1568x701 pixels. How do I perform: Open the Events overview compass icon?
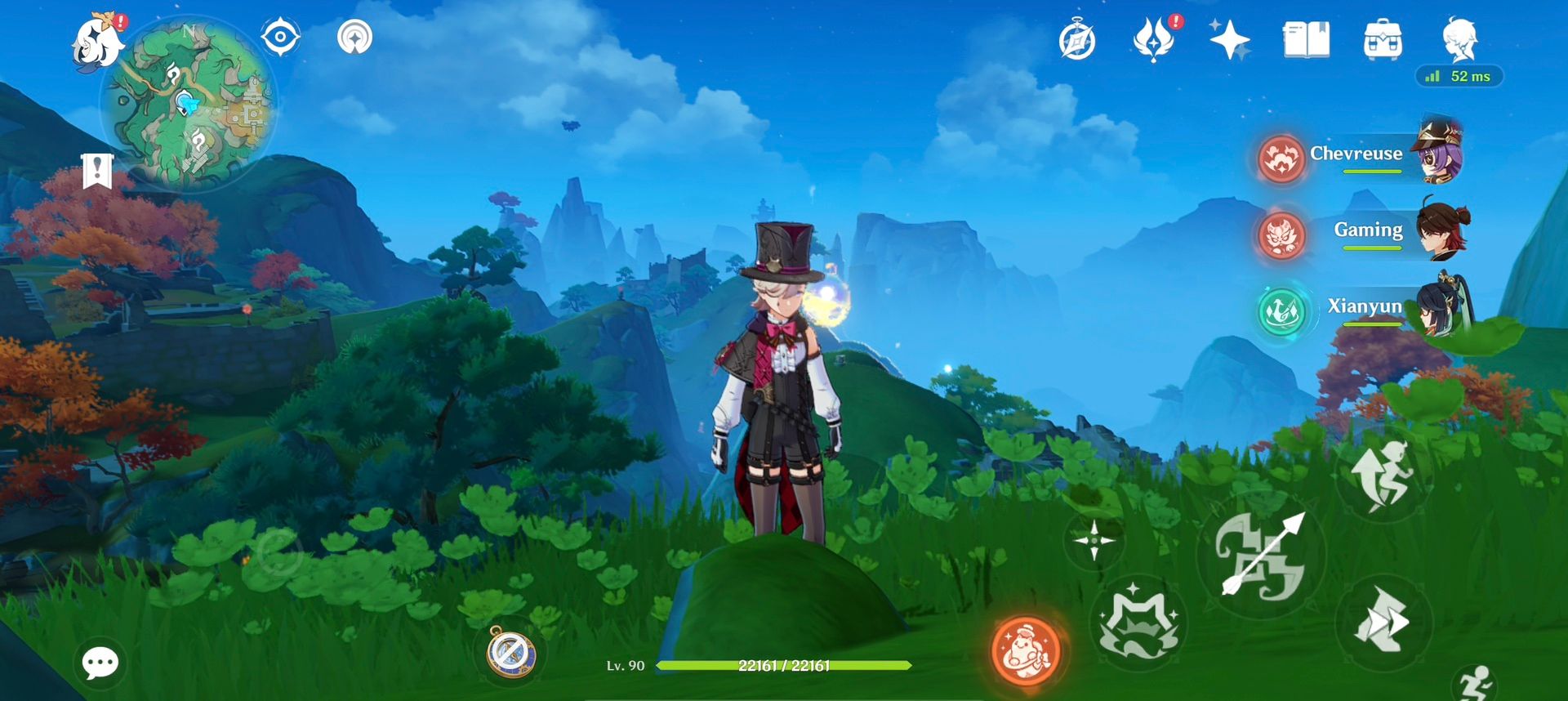[x=1078, y=38]
